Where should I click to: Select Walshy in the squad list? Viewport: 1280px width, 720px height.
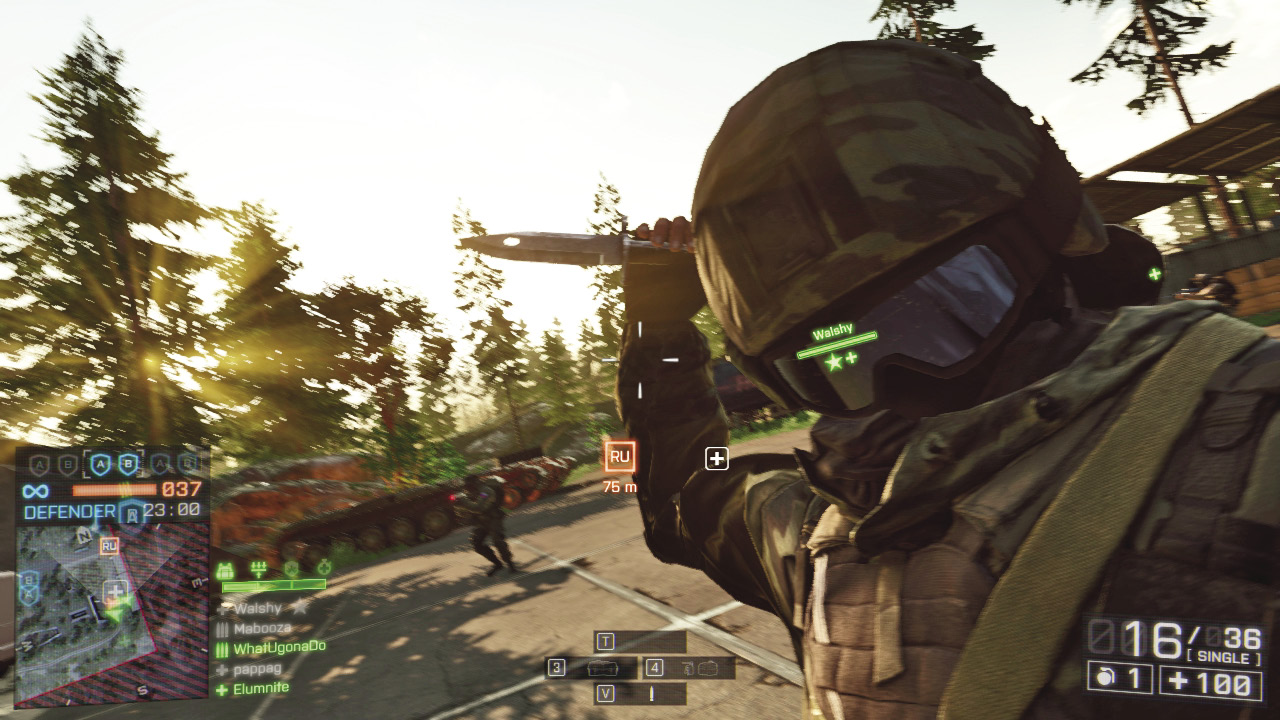click(x=258, y=607)
